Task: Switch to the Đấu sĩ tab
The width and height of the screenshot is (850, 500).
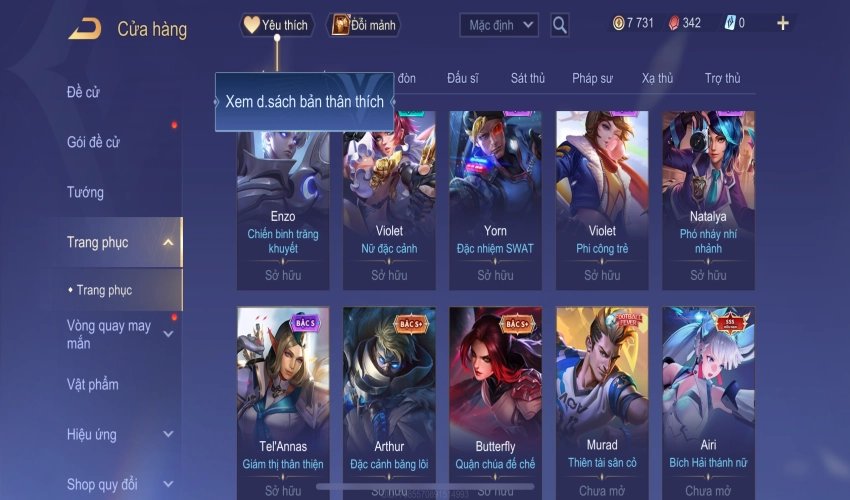Action: [463, 78]
